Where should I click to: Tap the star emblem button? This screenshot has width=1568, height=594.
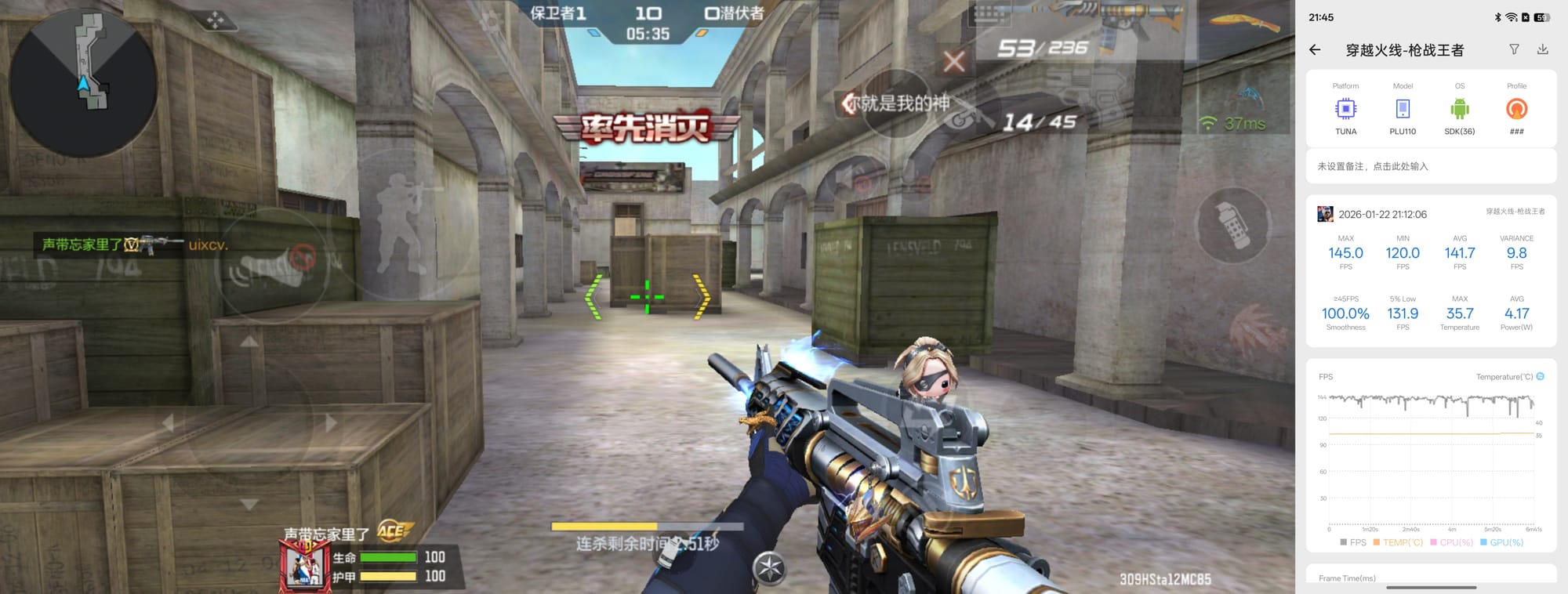pos(769,568)
